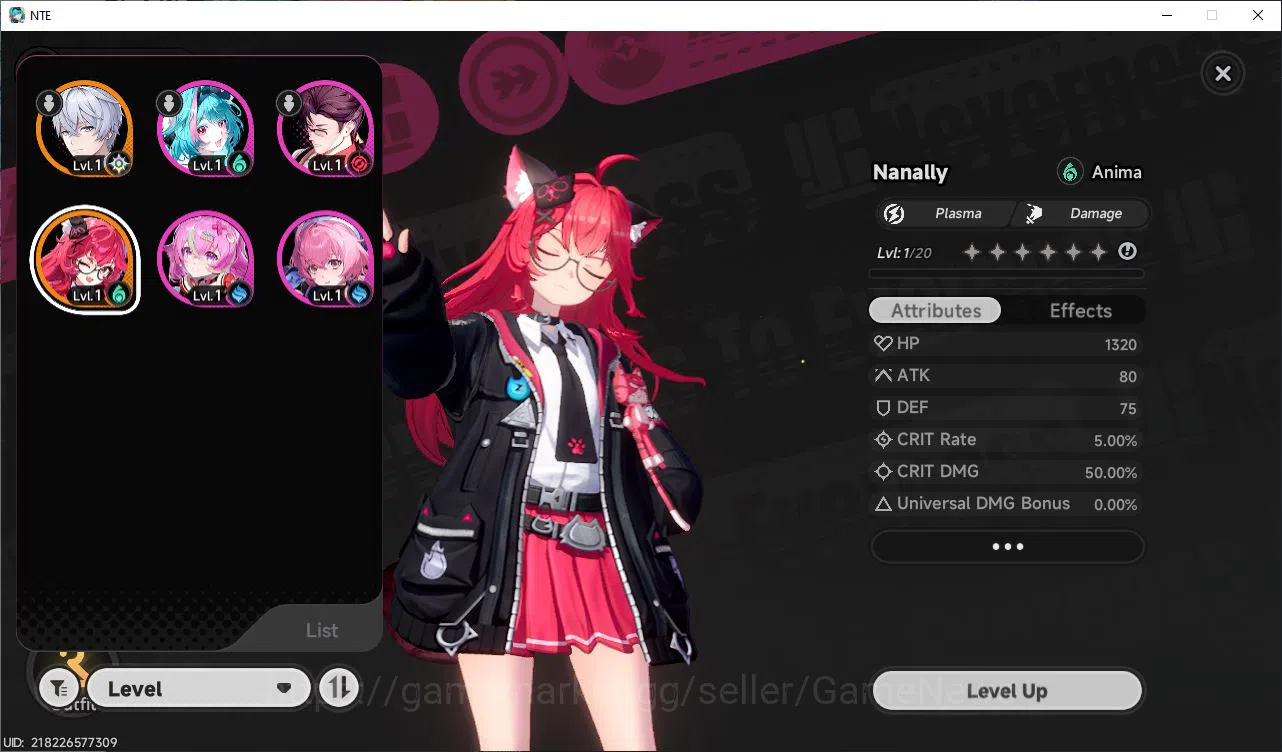
Task: Click the DEF shield icon
Action: pyautogui.click(x=882, y=407)
